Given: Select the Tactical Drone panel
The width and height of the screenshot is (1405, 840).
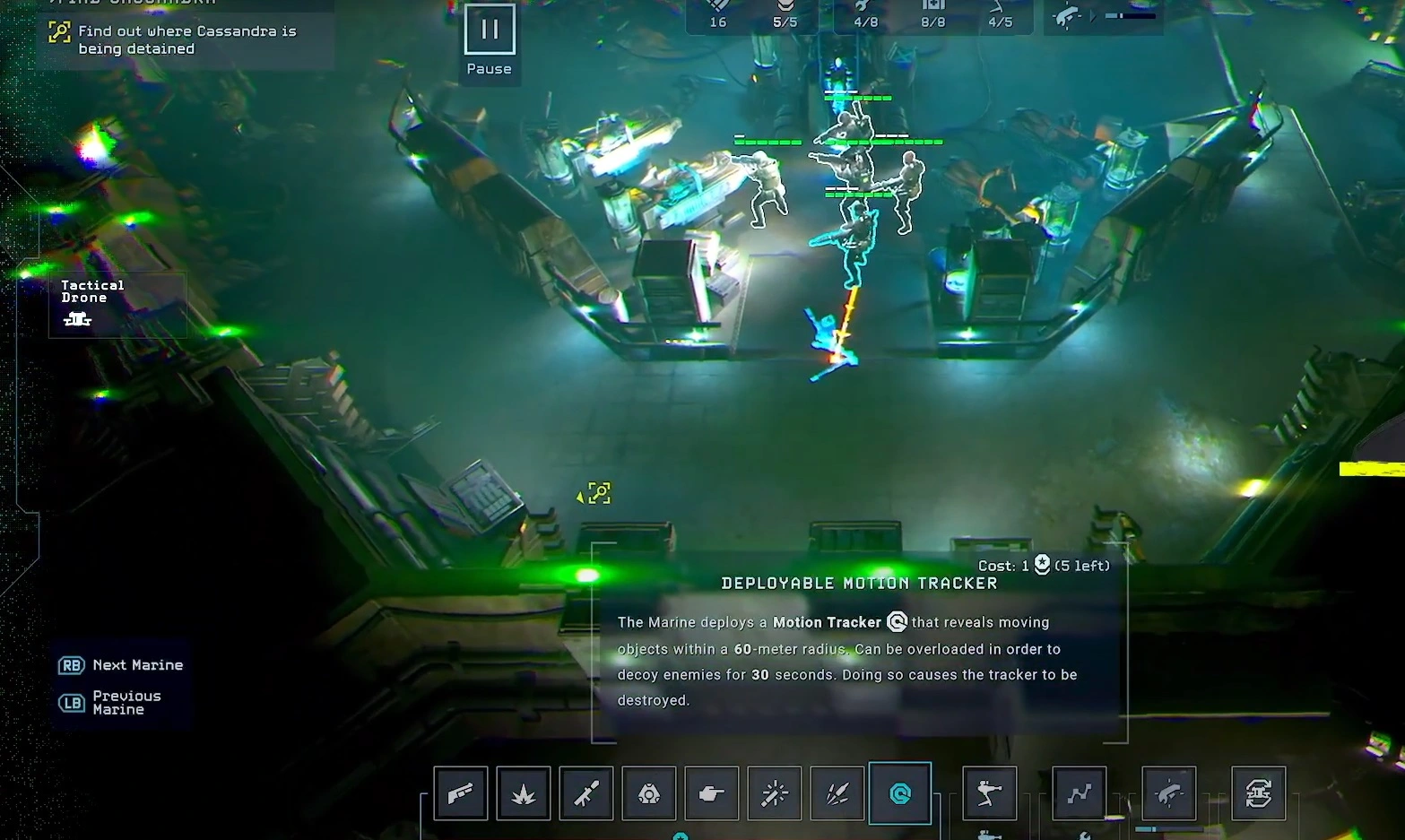Looking at the screenshot, I should coord(92,303).
